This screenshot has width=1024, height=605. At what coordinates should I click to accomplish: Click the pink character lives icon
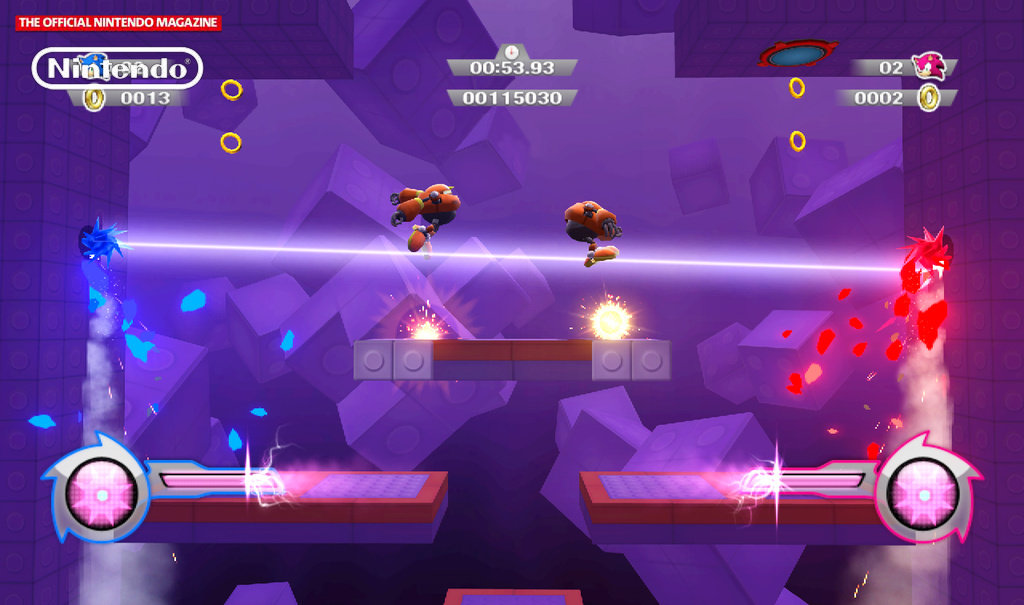point(929,66)
